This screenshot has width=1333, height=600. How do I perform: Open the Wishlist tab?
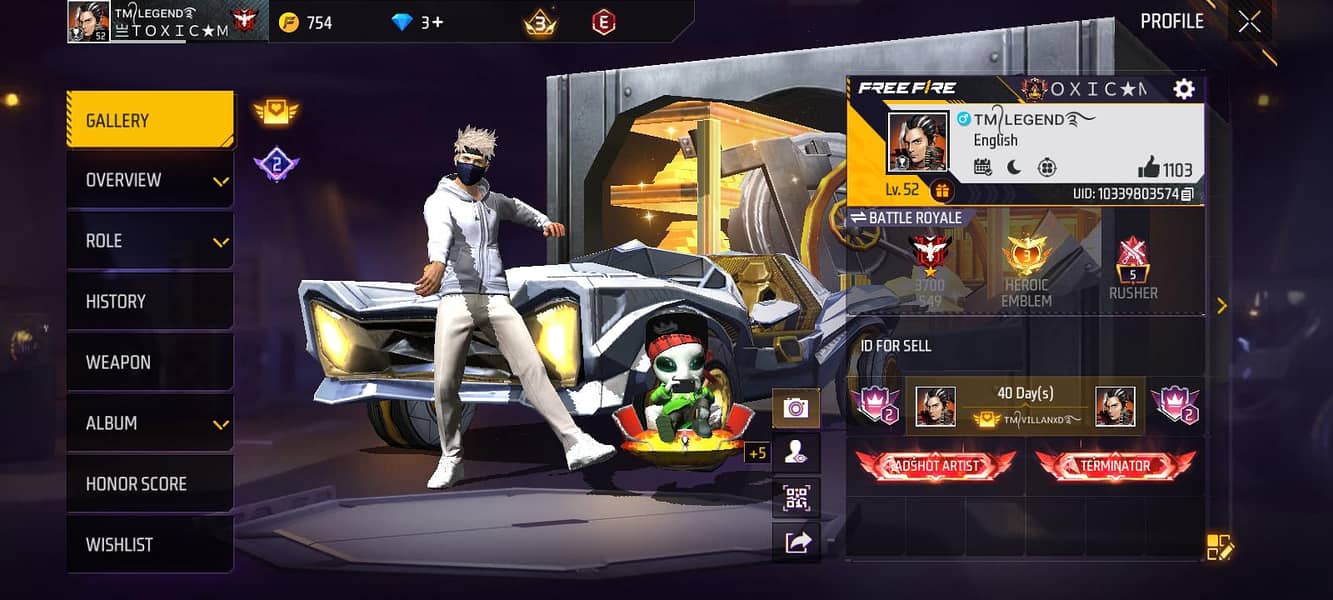pos(150,545)
